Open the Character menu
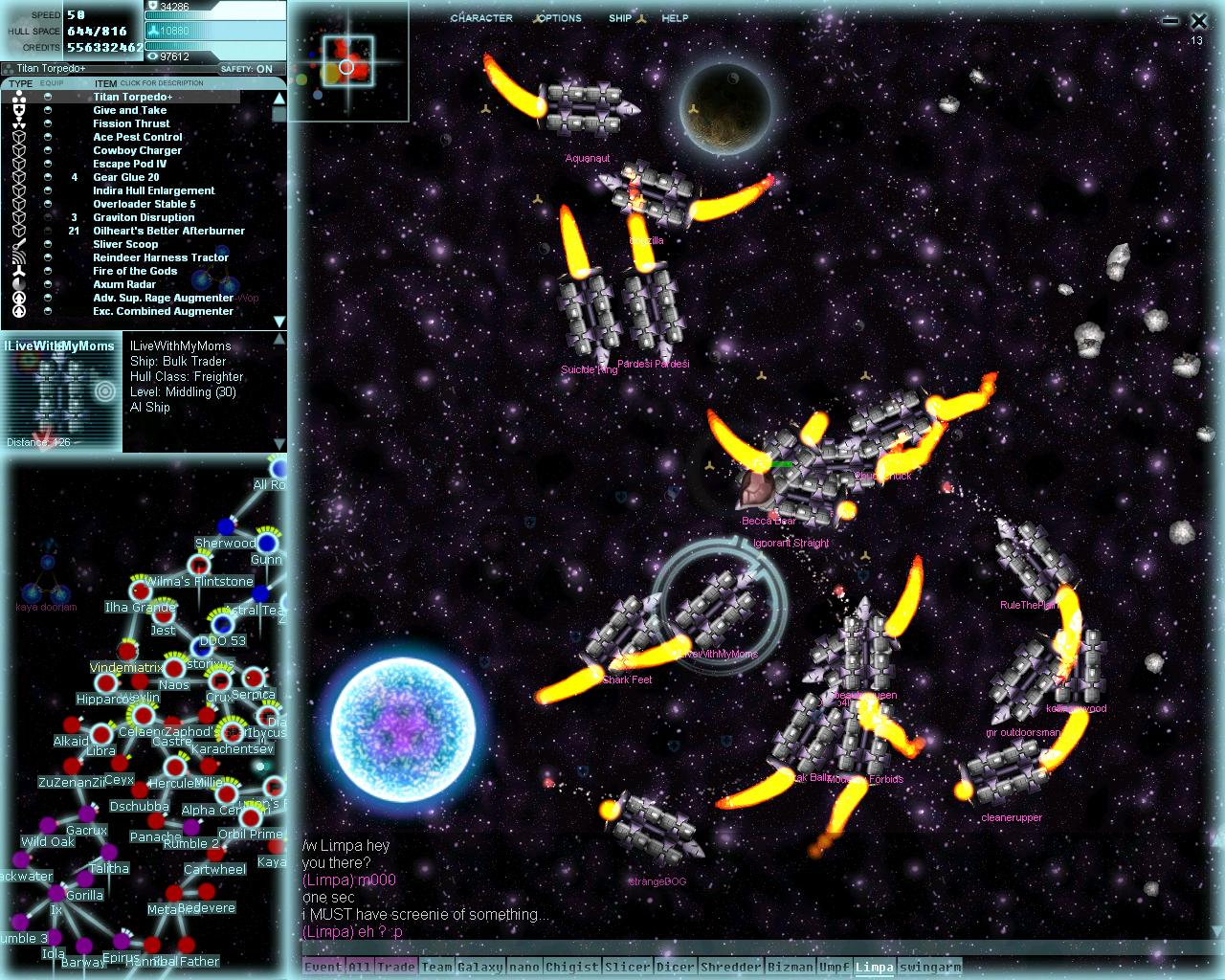The image size is (1225, 980). click(481, 18)
